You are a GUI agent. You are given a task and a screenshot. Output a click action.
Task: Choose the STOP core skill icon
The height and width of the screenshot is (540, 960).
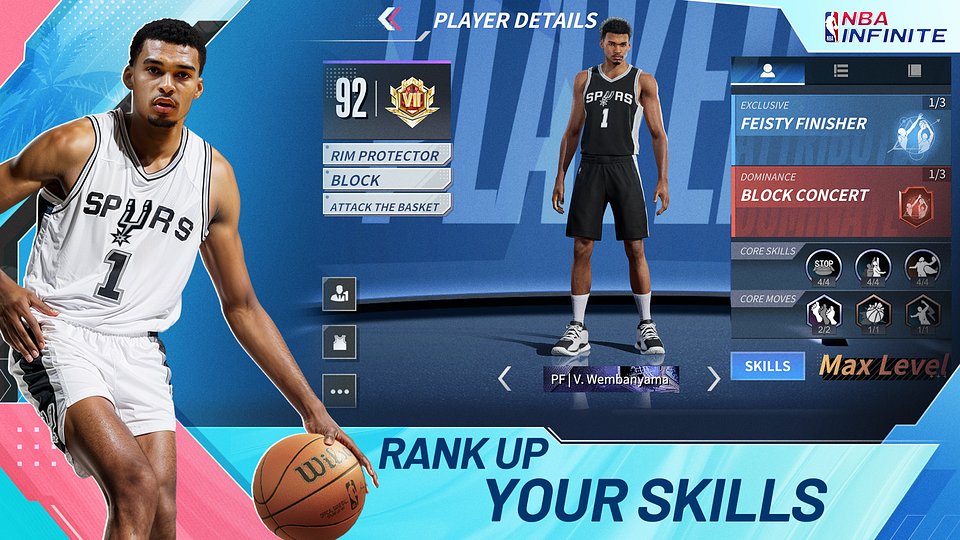click(823, 267)
